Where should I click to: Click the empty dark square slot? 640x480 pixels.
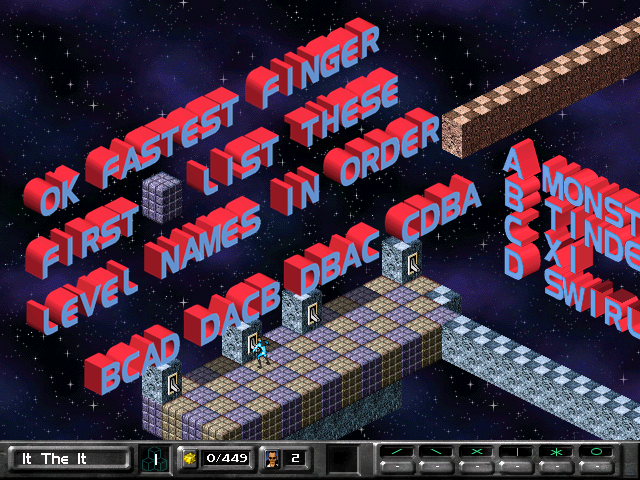point(344,459)
